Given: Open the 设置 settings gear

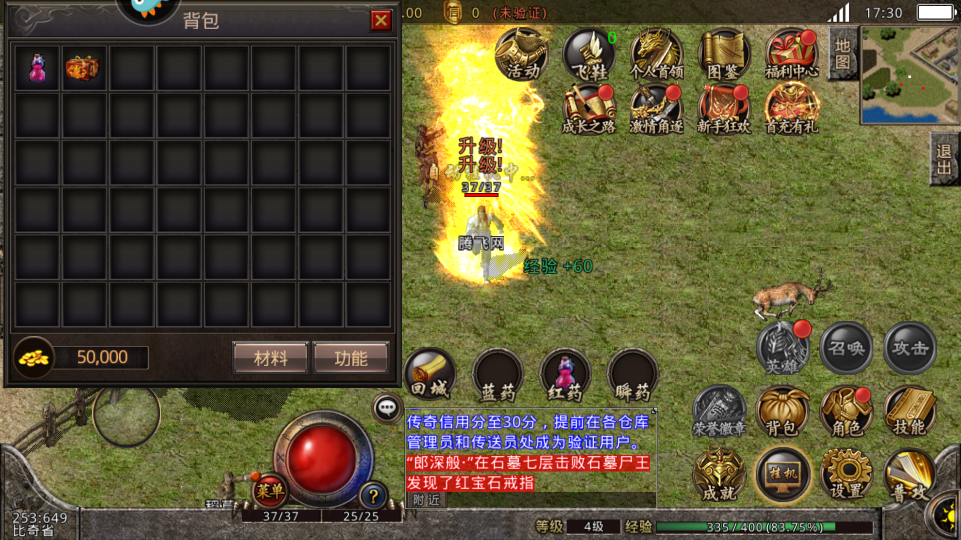Looking at the screenshot, I should 847,473.
